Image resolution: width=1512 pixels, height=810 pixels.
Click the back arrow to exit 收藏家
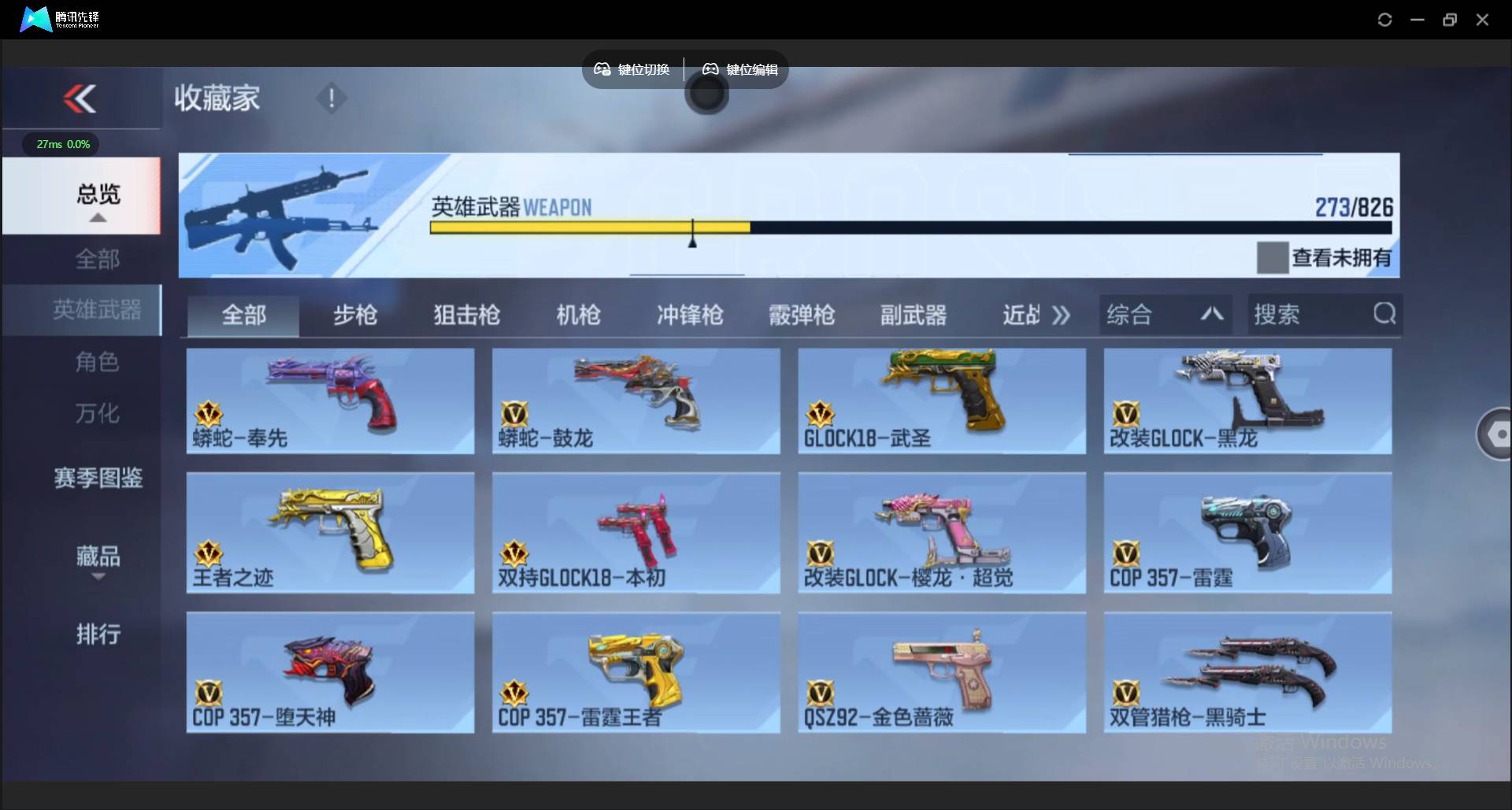point(79,98)
